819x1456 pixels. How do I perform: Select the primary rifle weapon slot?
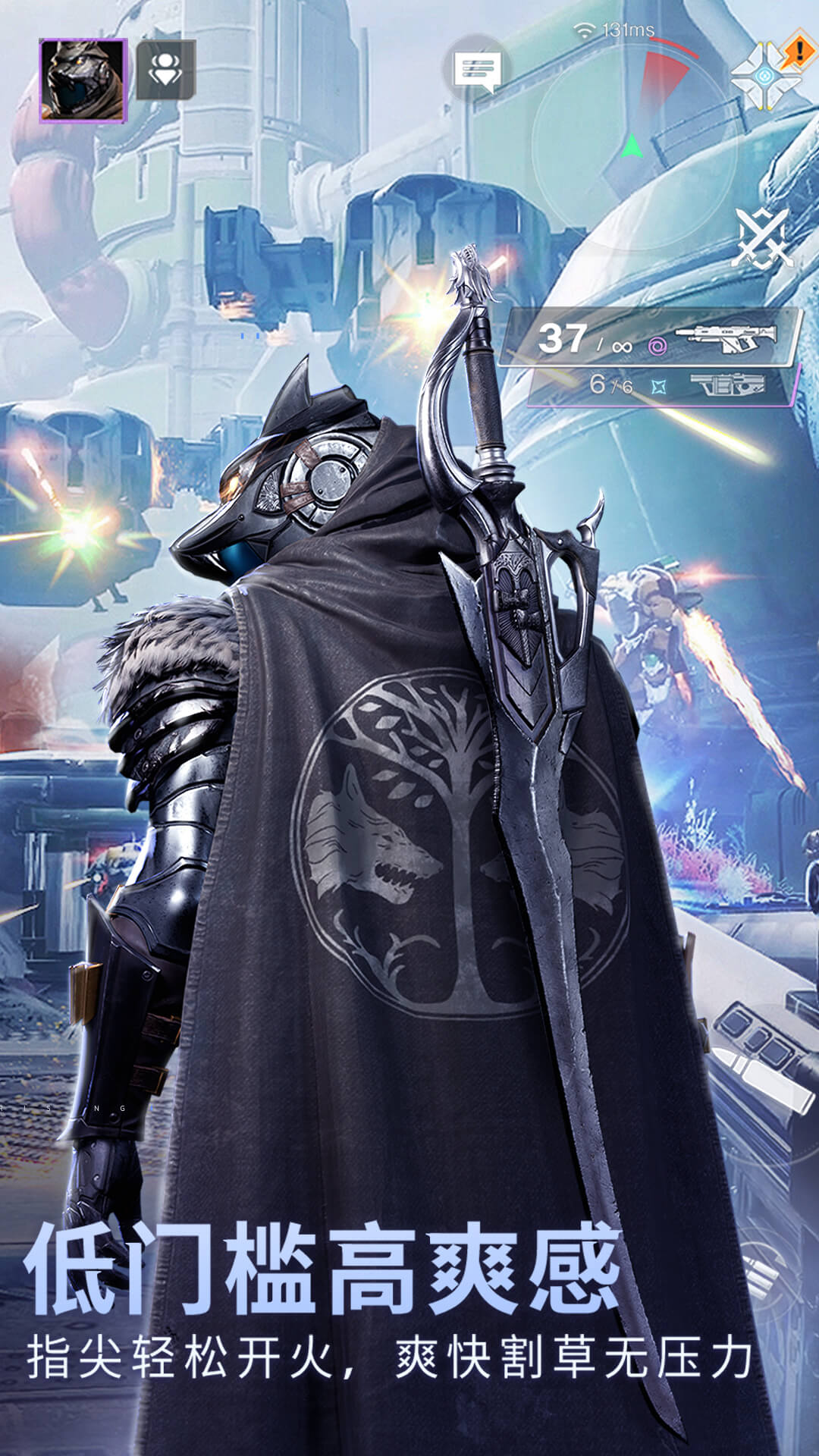point(654,337)
